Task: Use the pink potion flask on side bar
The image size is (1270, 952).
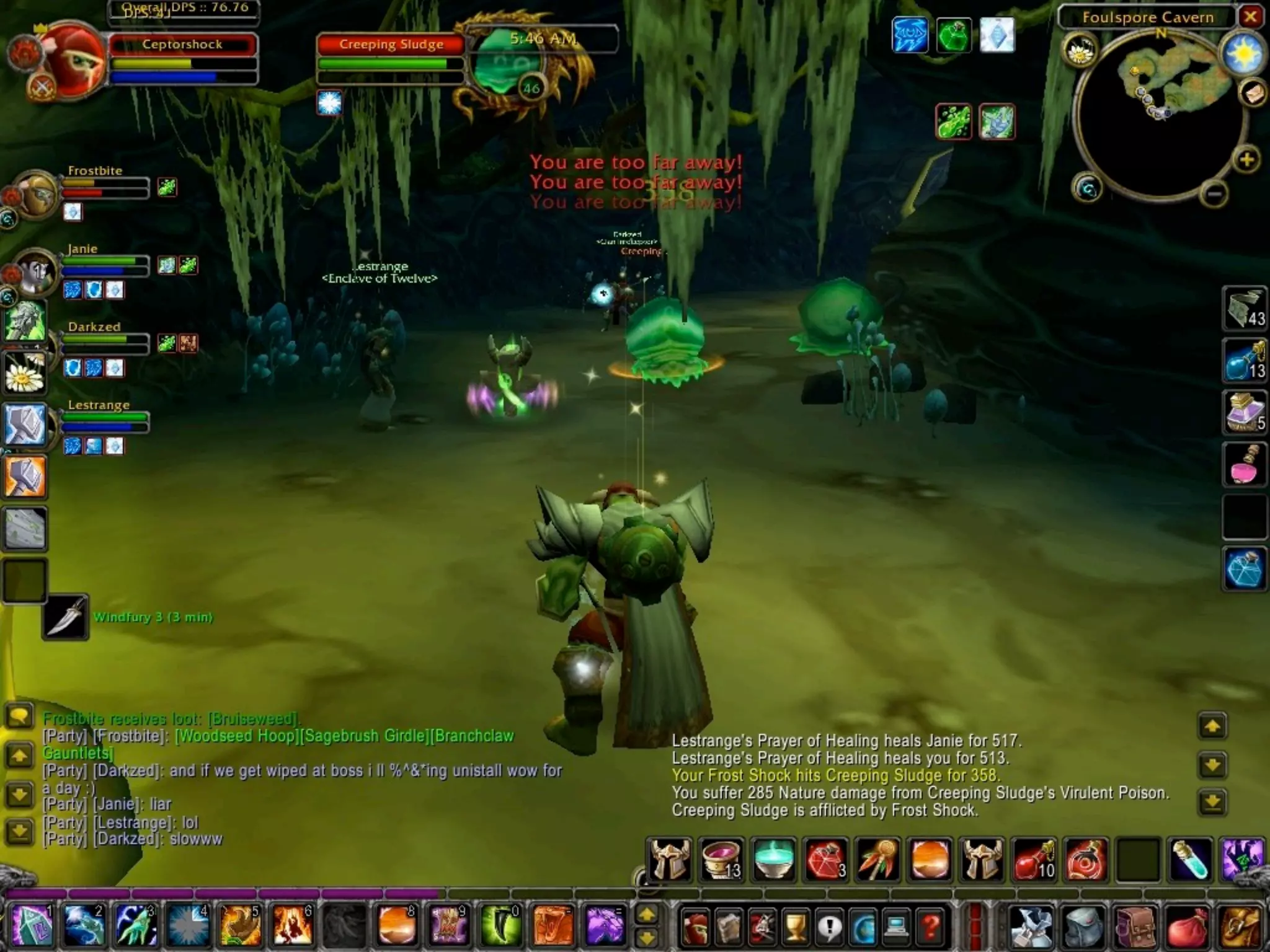Action: [1244, 464]
